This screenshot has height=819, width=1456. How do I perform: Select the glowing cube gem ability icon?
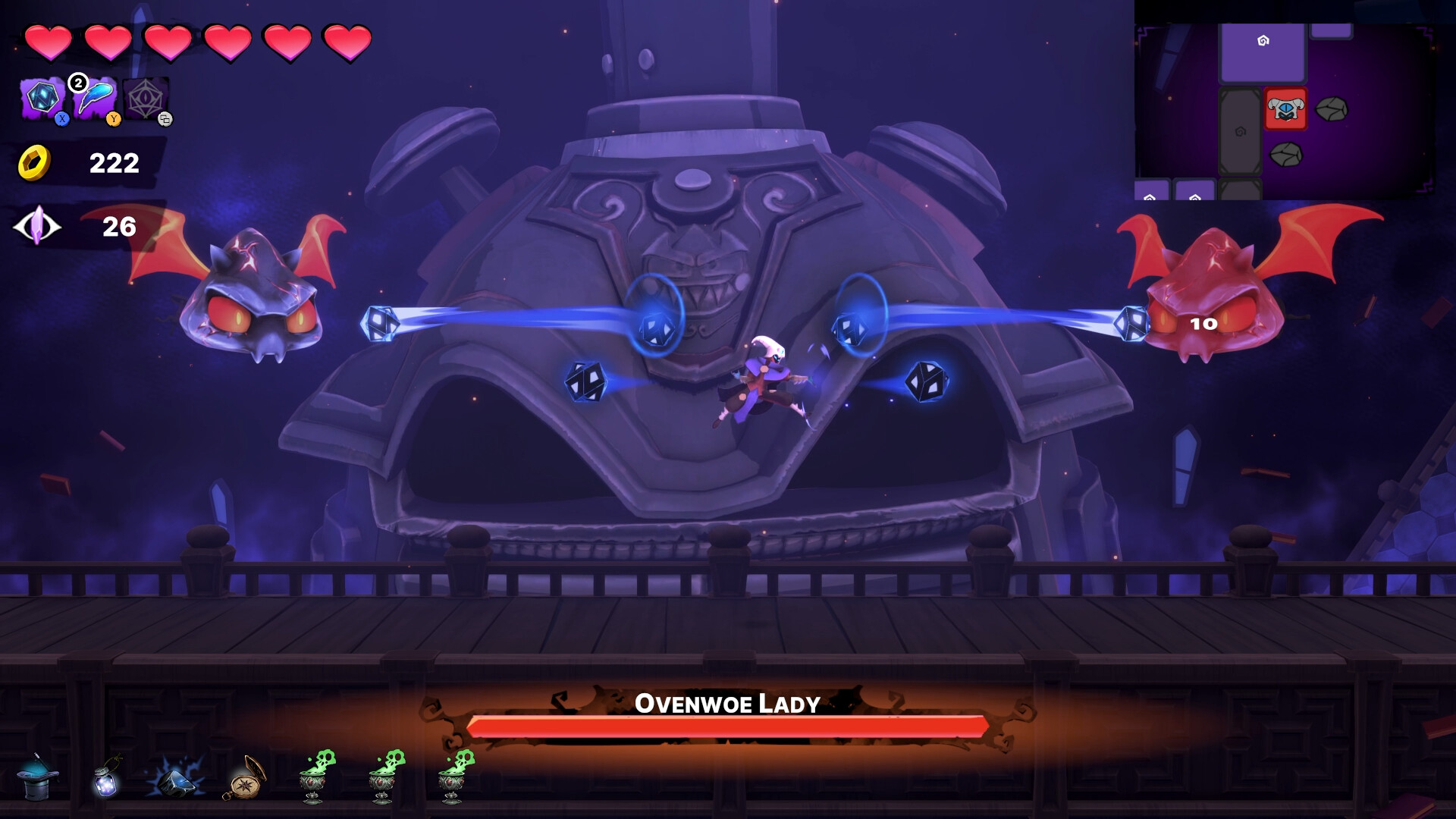coord(42,95)
